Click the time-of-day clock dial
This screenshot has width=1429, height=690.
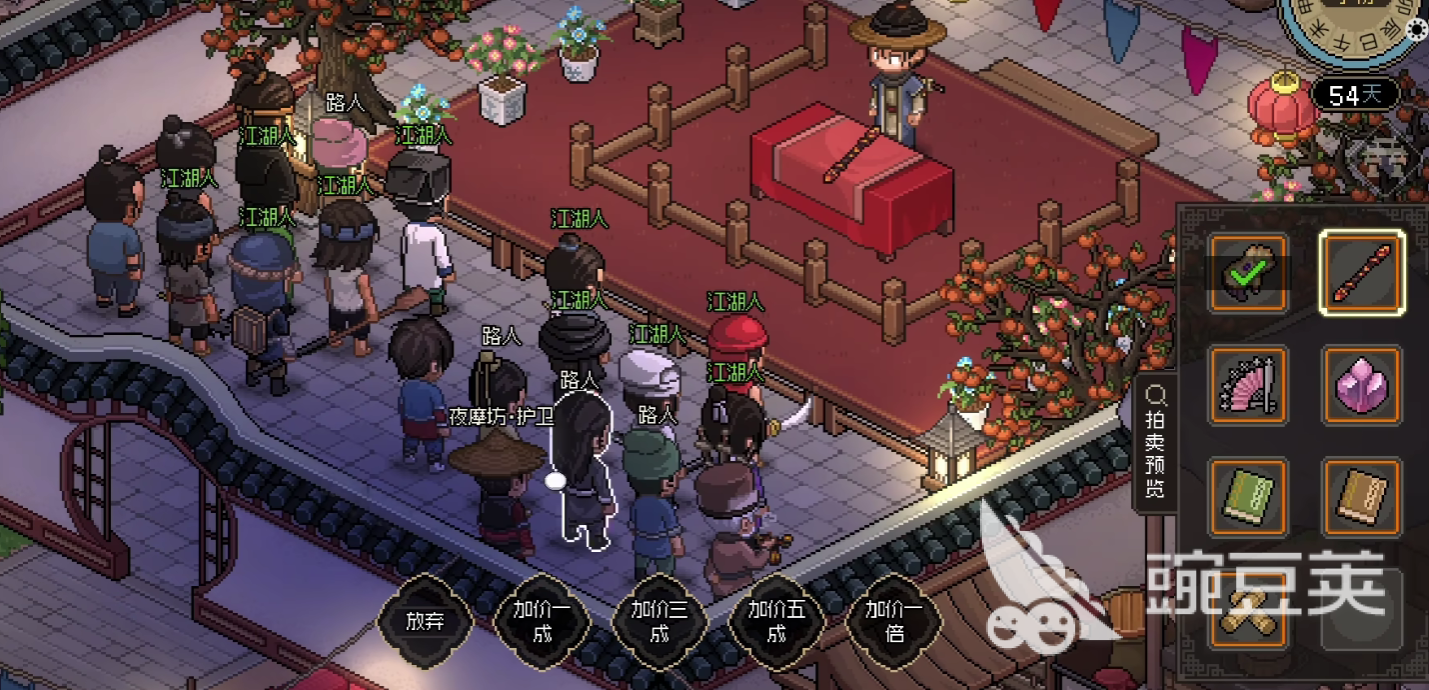[1350, 25]
